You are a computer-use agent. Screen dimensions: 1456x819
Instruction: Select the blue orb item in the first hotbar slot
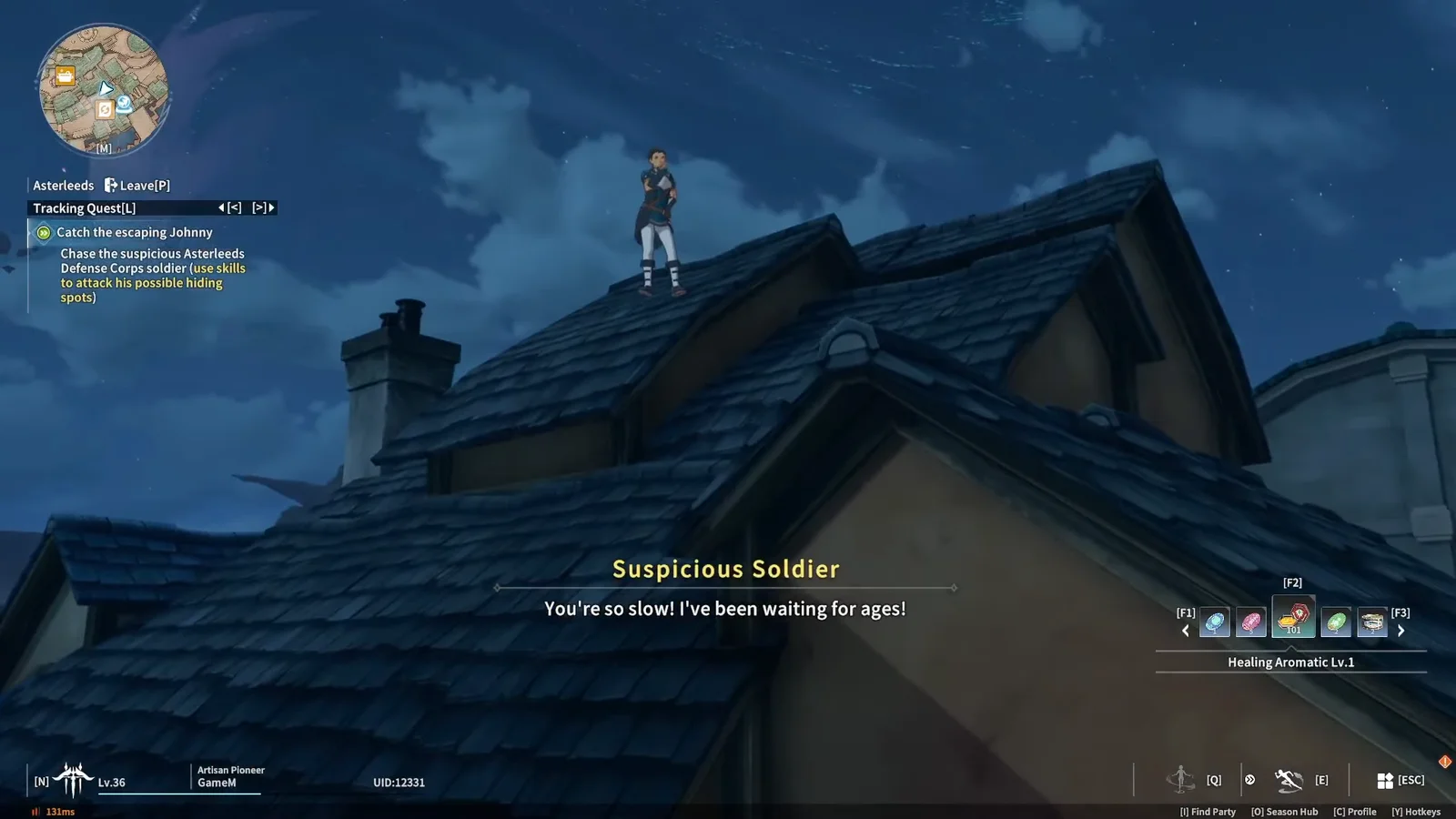click(1214, 622)
